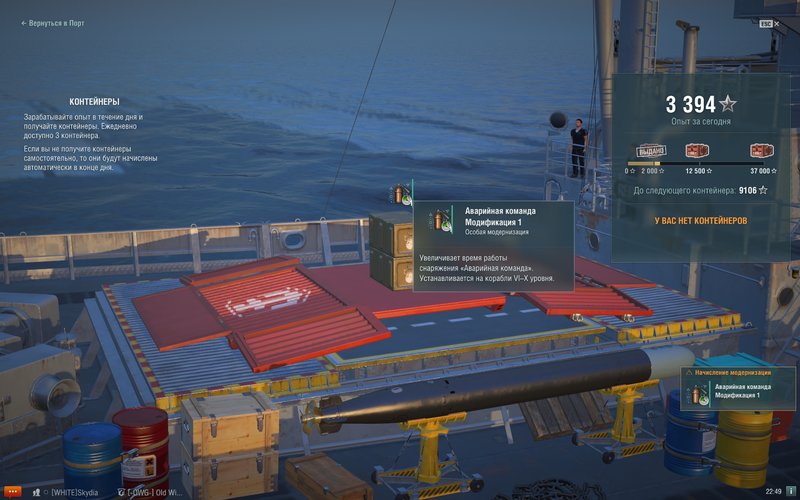800x500 pixels.
Task: Click the ESC close button
Action: (x=766, y=22)
